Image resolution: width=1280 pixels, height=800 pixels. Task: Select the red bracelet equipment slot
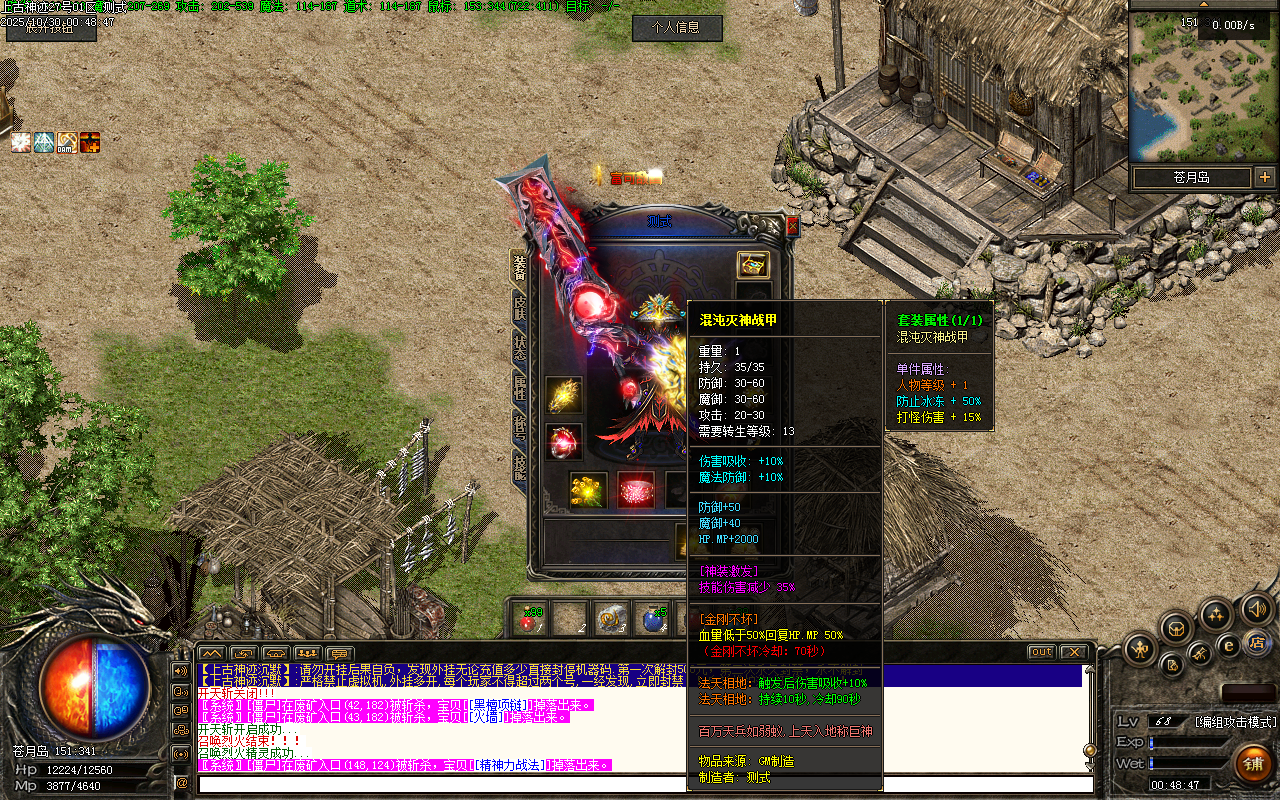[636, 489]
